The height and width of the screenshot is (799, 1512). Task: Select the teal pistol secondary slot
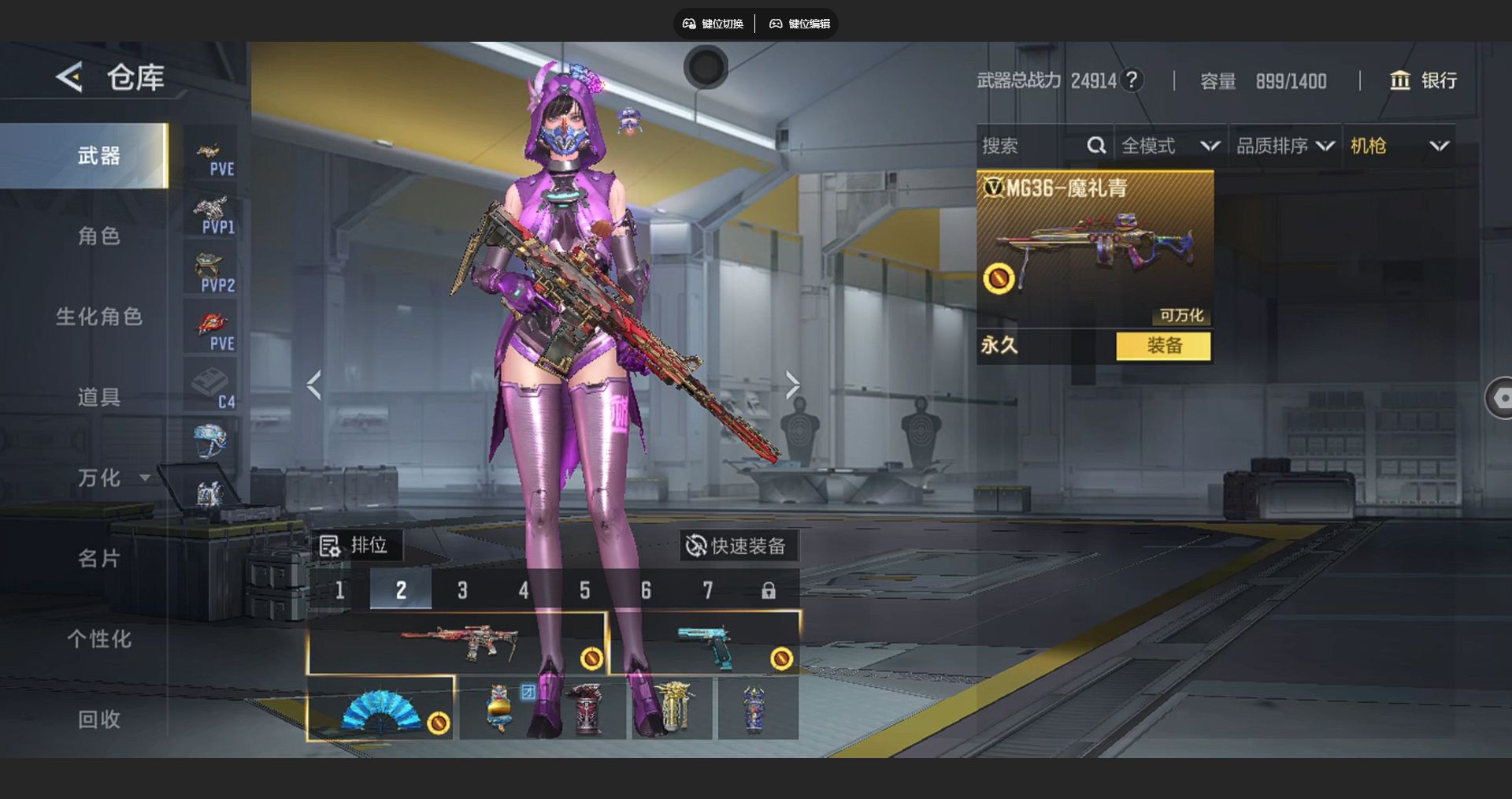click(x=704, y=644)
